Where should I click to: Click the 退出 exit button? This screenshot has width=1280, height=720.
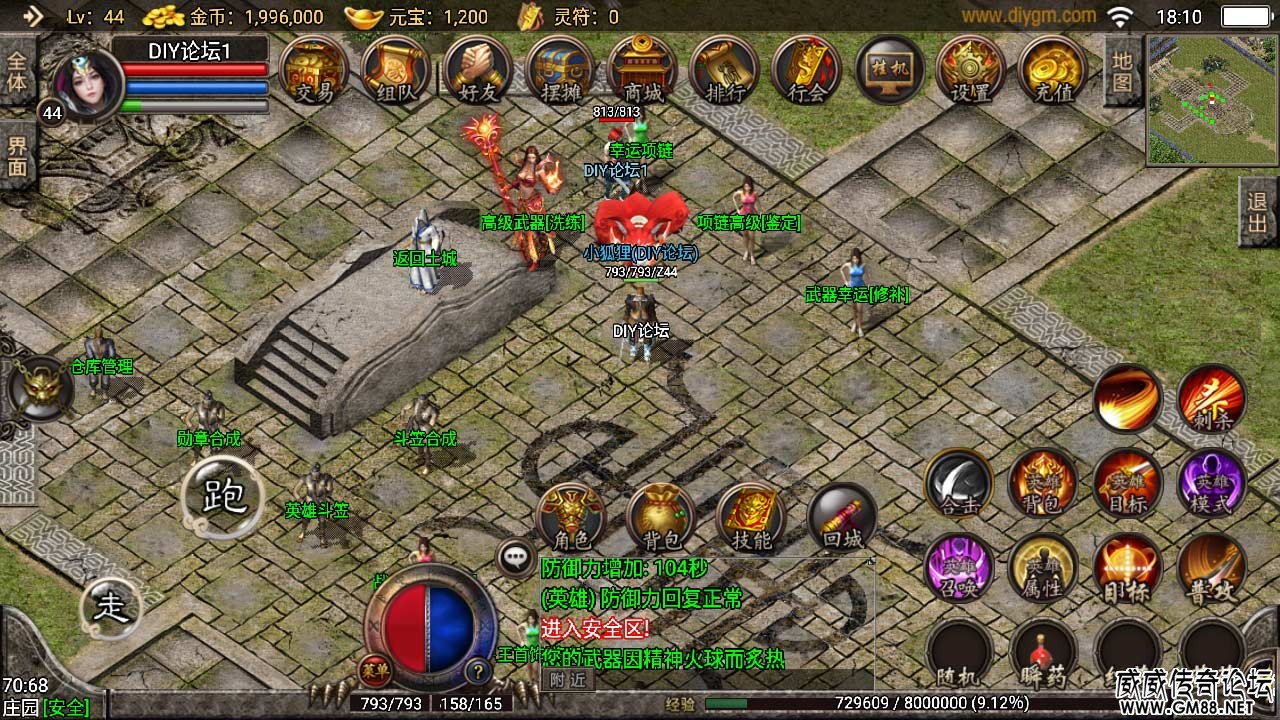tap(1258, 213)
